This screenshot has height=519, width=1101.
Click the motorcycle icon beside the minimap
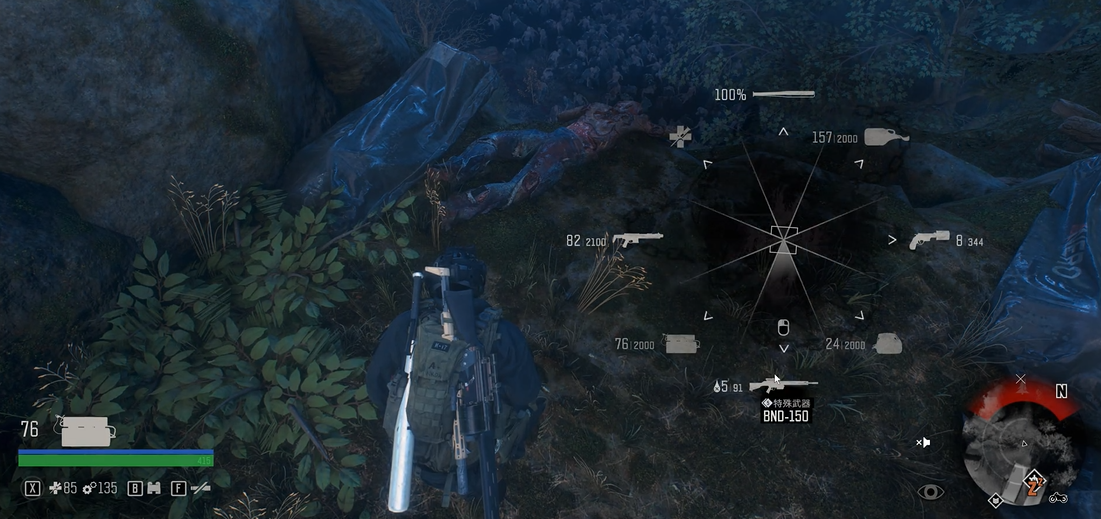[1059, 497]
